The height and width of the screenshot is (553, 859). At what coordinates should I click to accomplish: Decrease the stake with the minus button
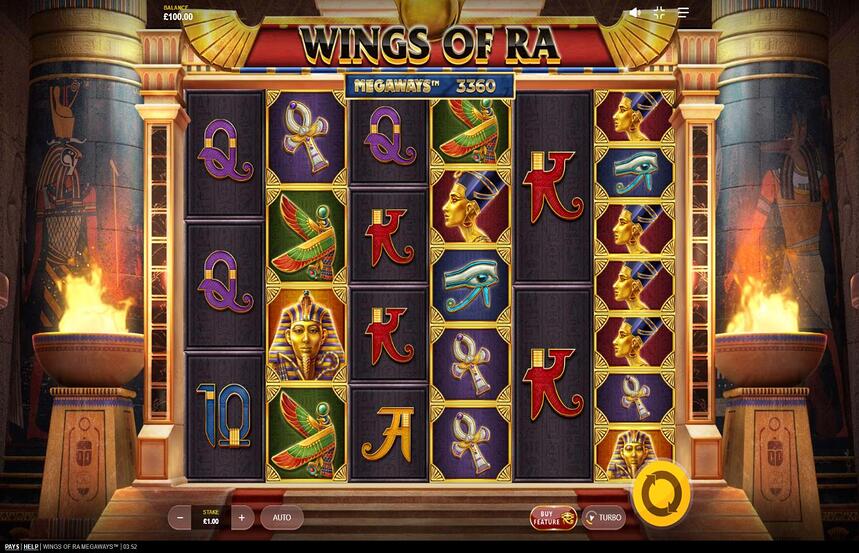click(x=180, y=517)
